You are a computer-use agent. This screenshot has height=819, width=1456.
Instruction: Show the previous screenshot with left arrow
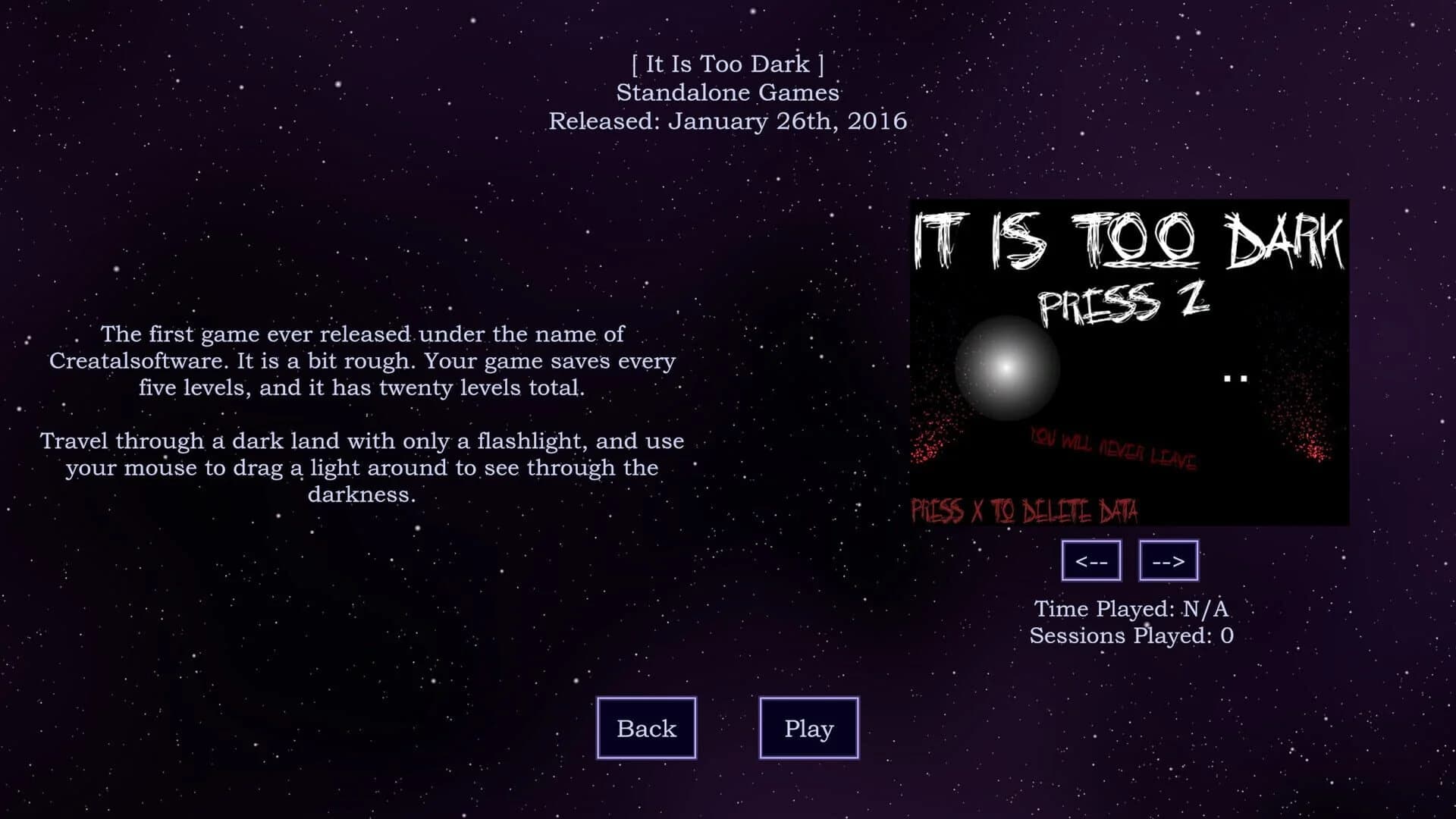1091,561
